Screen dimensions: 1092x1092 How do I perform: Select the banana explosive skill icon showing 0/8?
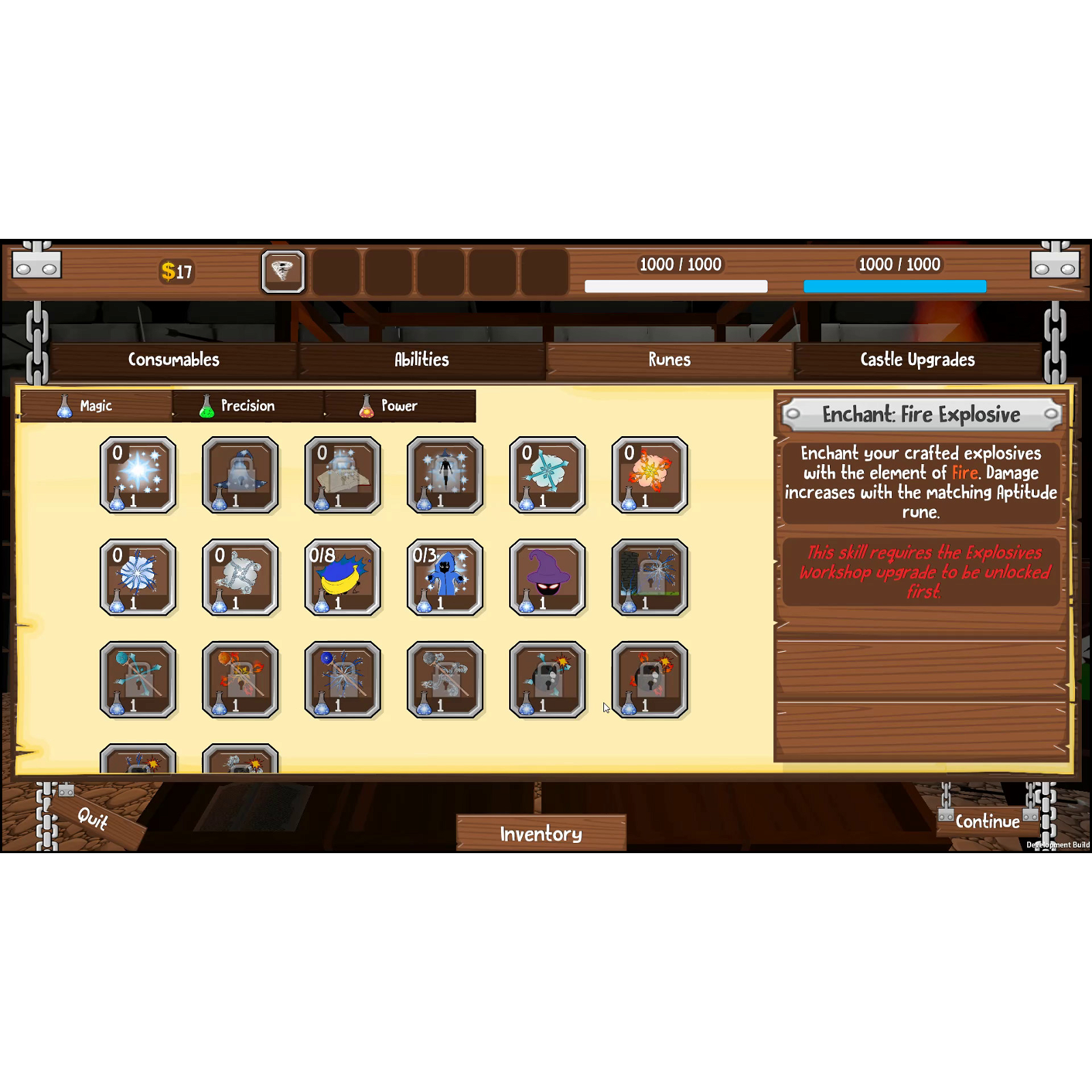(343, 577)
